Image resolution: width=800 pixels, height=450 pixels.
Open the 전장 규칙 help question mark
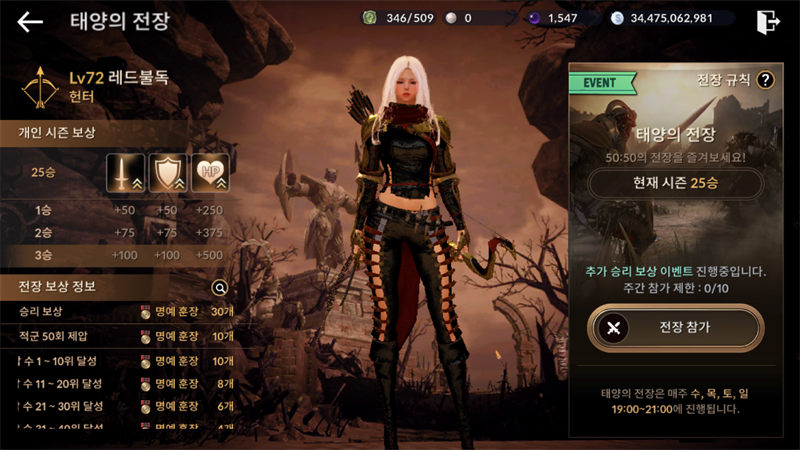[766, 80]
